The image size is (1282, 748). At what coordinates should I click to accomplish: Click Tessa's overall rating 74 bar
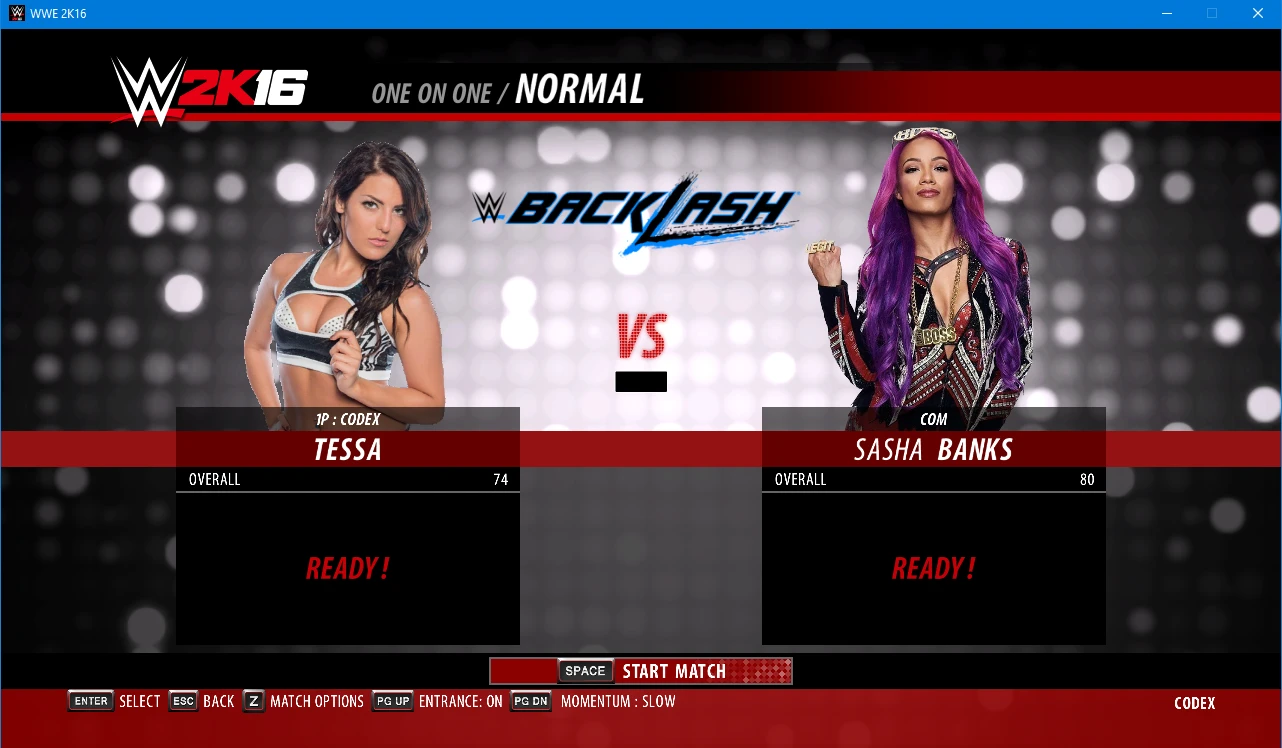pos(347,479)
